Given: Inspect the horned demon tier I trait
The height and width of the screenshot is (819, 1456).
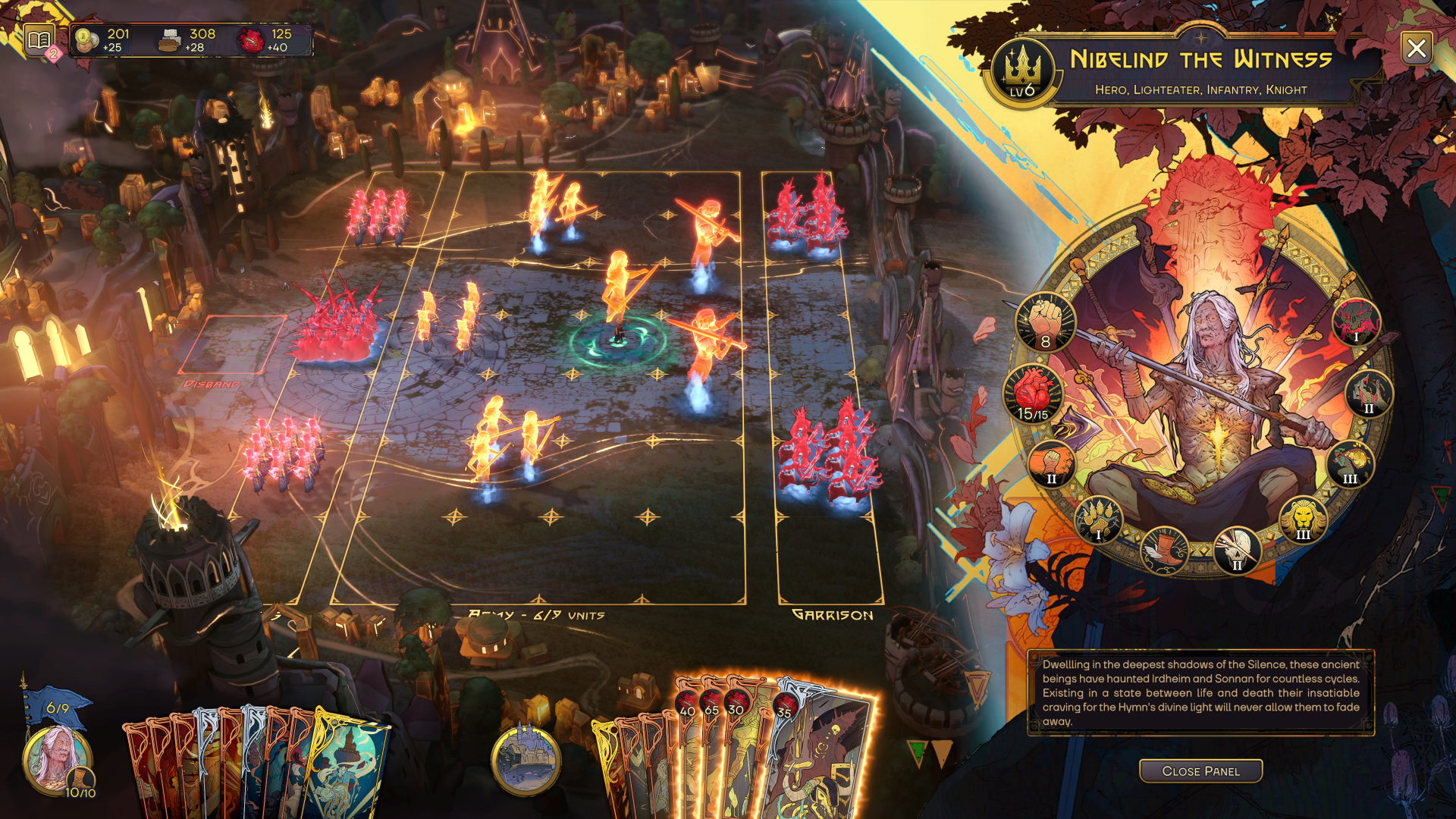Looking at the screenshot, I should point(1356,322).
